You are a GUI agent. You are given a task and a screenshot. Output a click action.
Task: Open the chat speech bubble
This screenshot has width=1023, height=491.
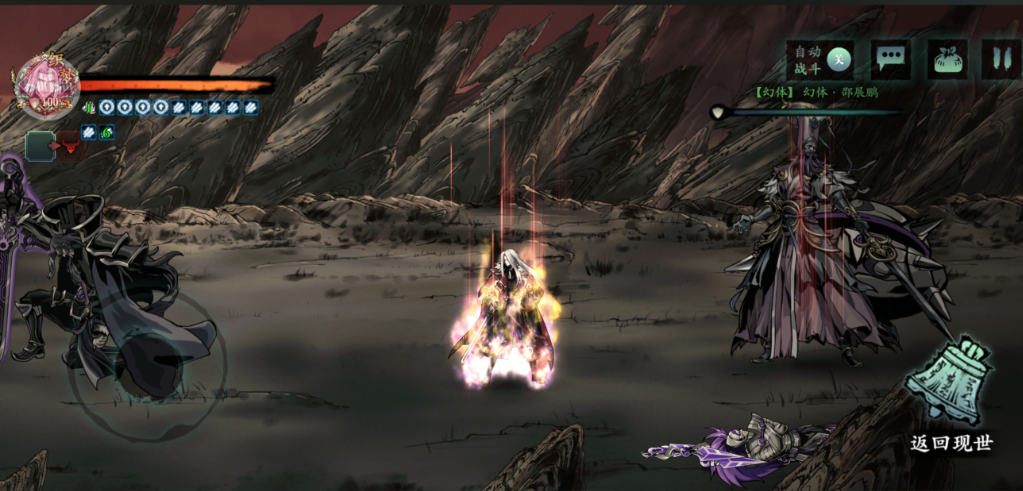pos(890,60)
